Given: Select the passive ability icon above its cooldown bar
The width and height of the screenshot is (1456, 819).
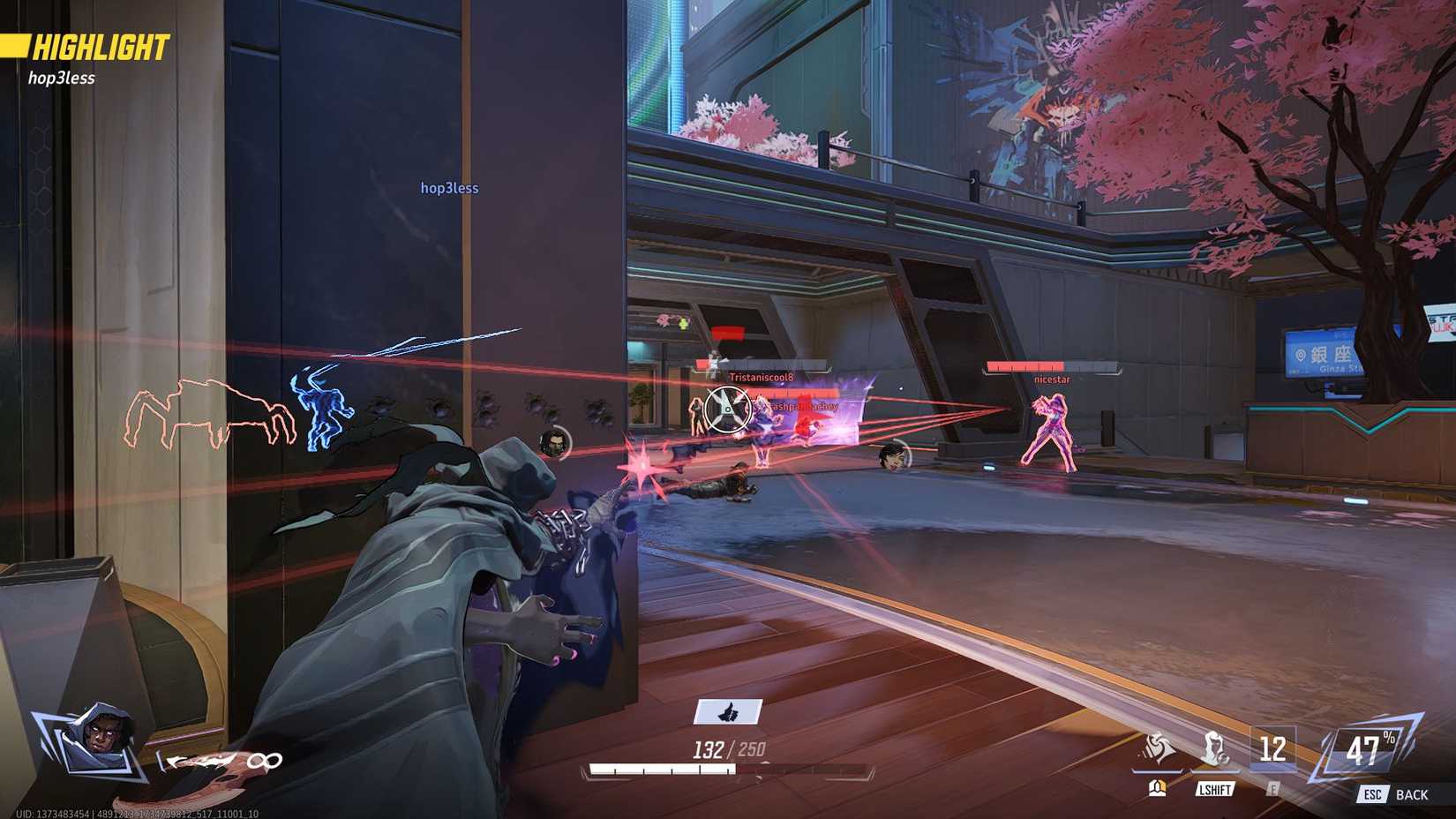Looking at the screenshot, I should 1158,746.
